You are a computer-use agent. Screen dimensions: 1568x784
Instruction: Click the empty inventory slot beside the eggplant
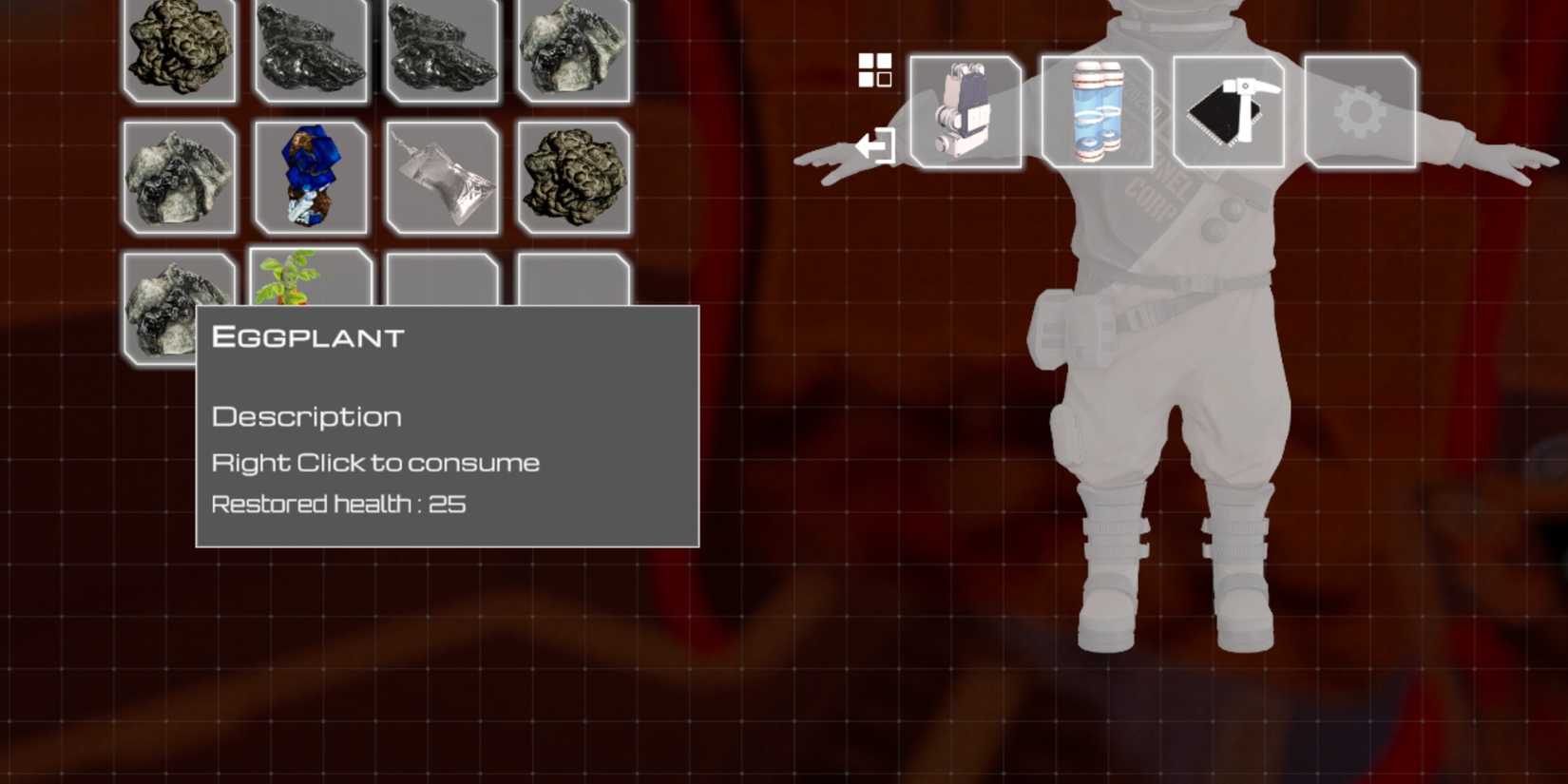pos(442,276)
